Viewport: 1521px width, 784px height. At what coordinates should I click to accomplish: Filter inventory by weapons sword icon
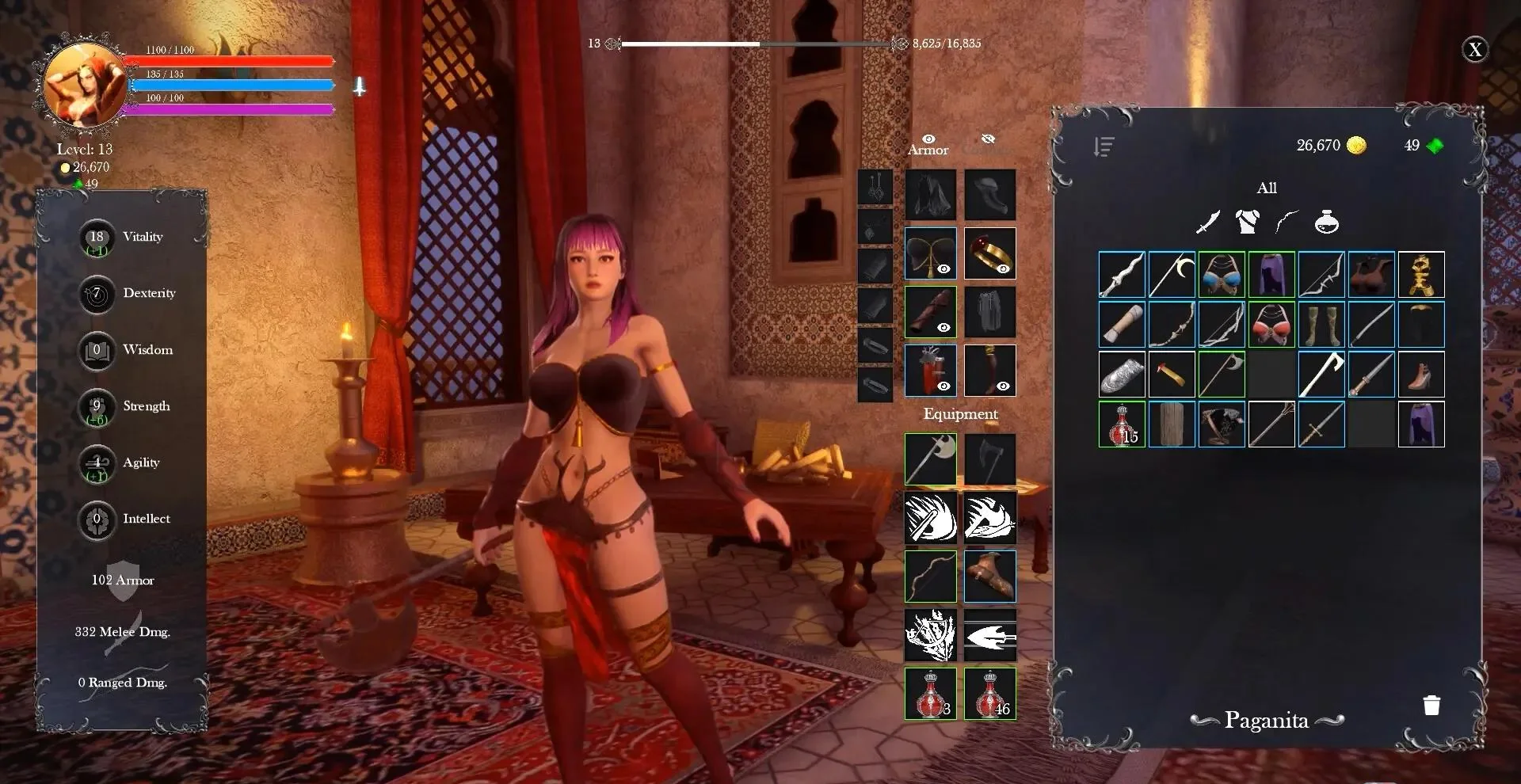1207,223
